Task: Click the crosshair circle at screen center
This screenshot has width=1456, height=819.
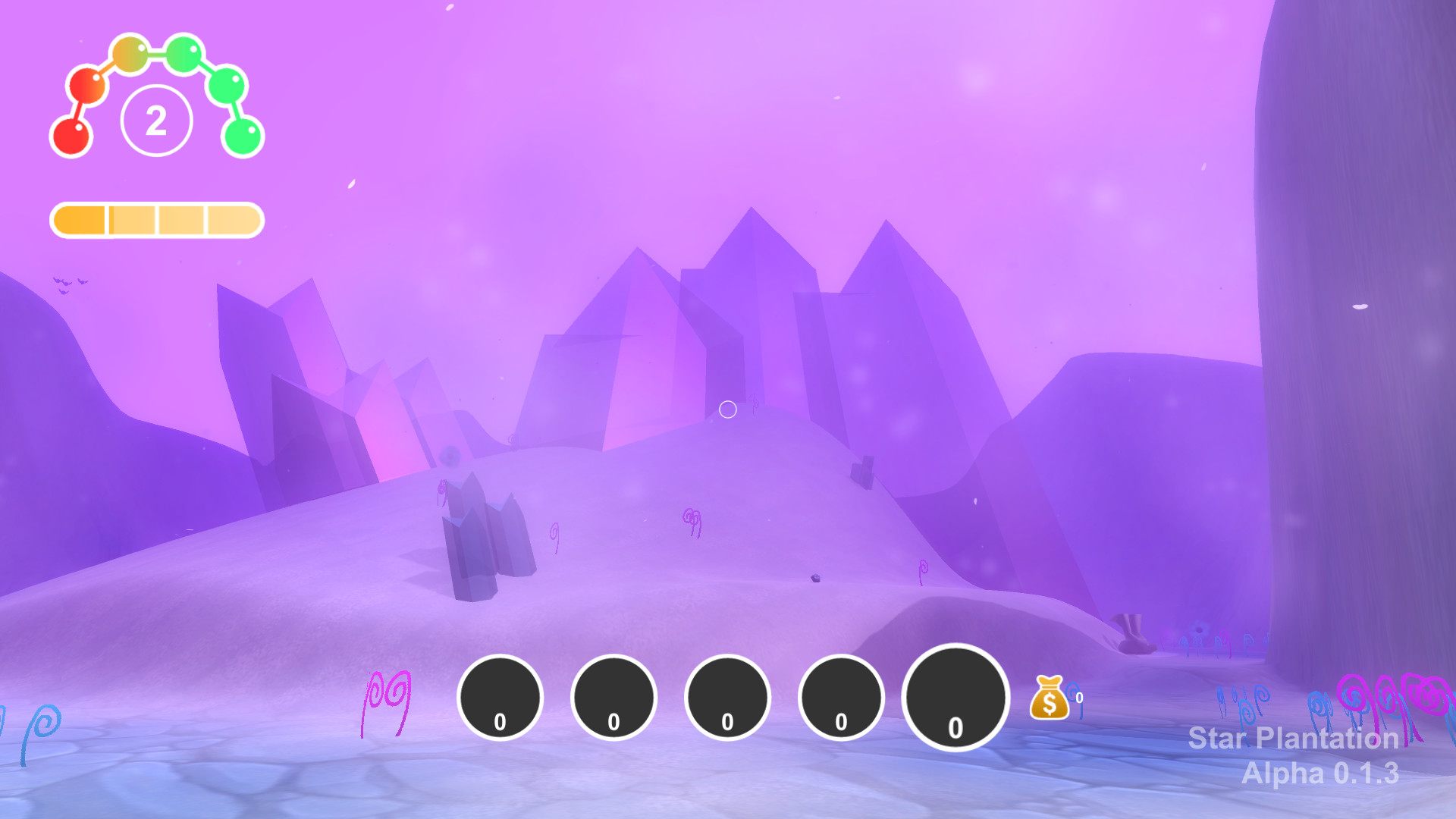Action: coord(728,409)
